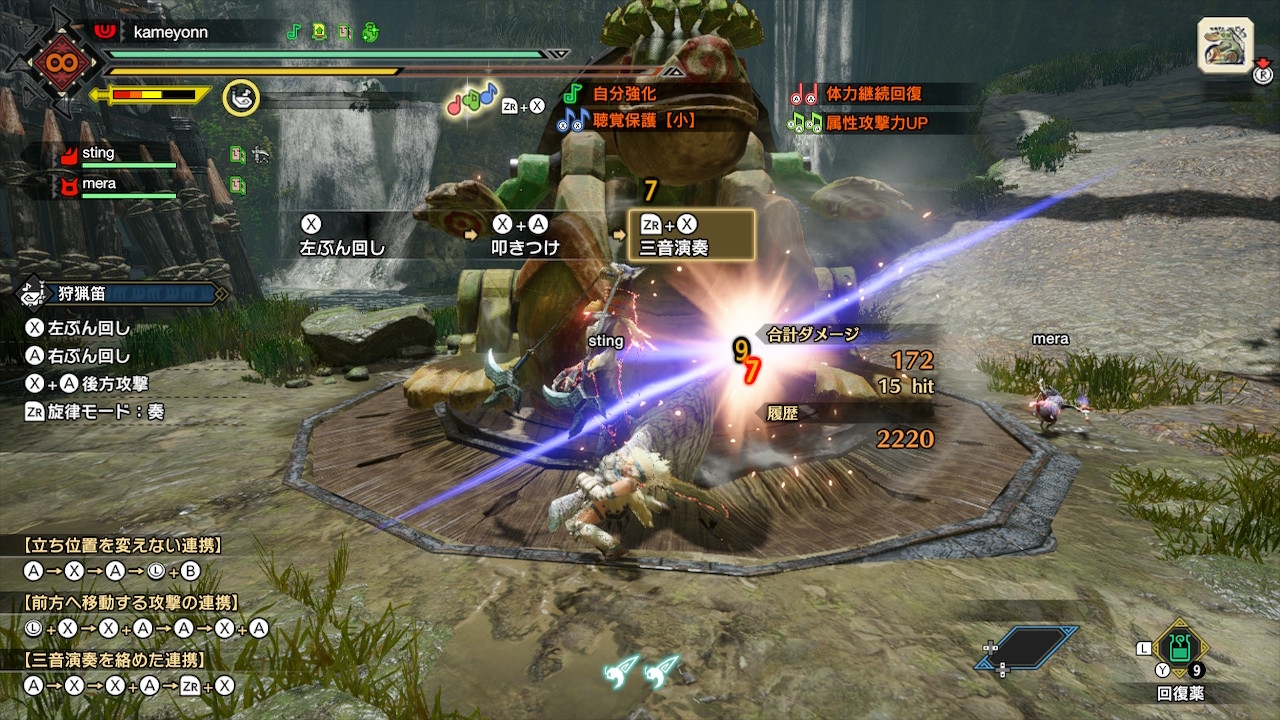
Task: Select the 旋律モード：奏 entry
Action: click(94, 411)
